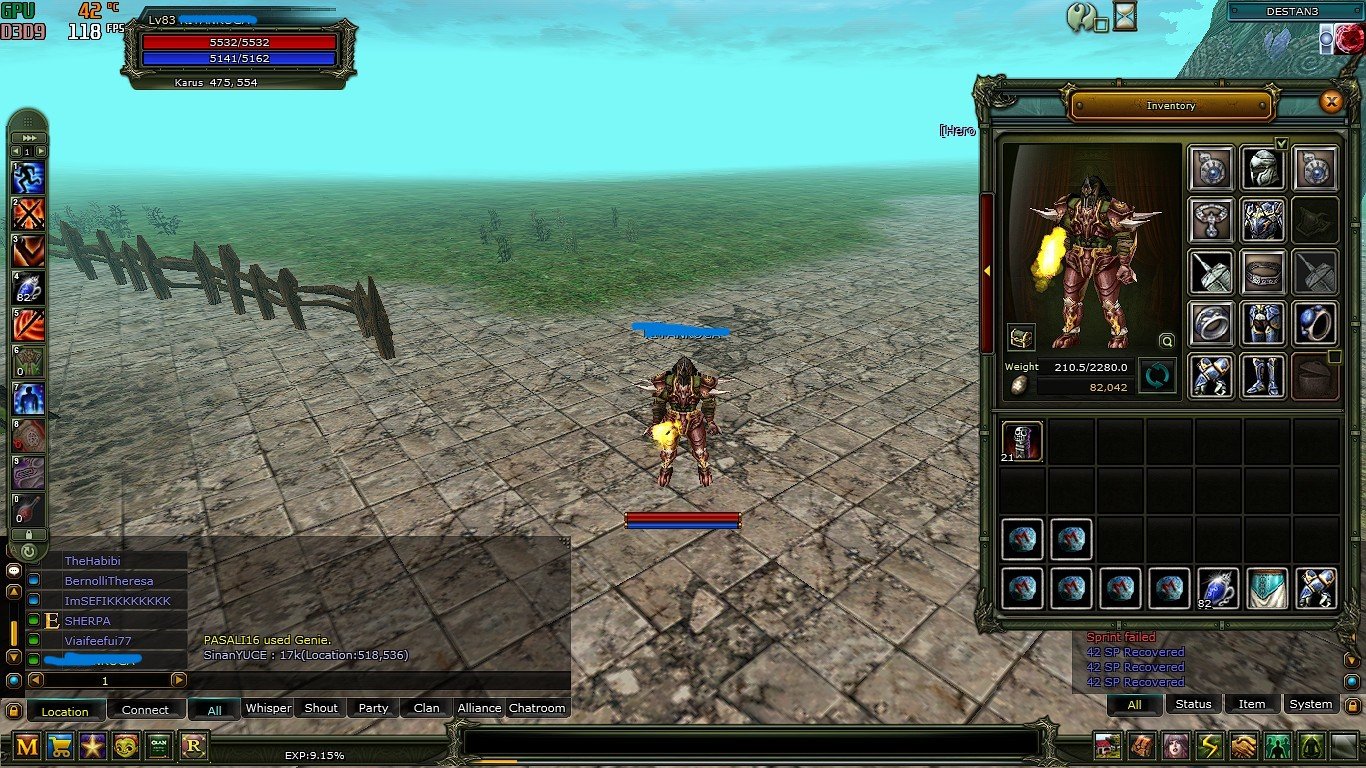Viewport: 1366px width, 768px height.
Task: Activate the handshake trade icon
Action: [x=1243, y=746]
